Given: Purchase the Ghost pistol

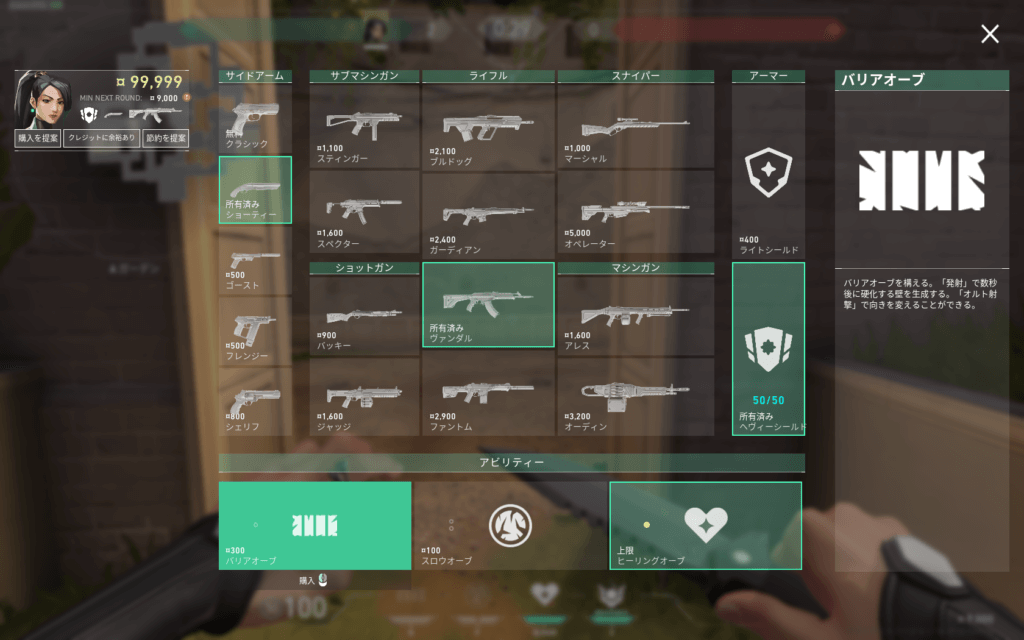Looking at the screenshot, I should pos(255,261).
